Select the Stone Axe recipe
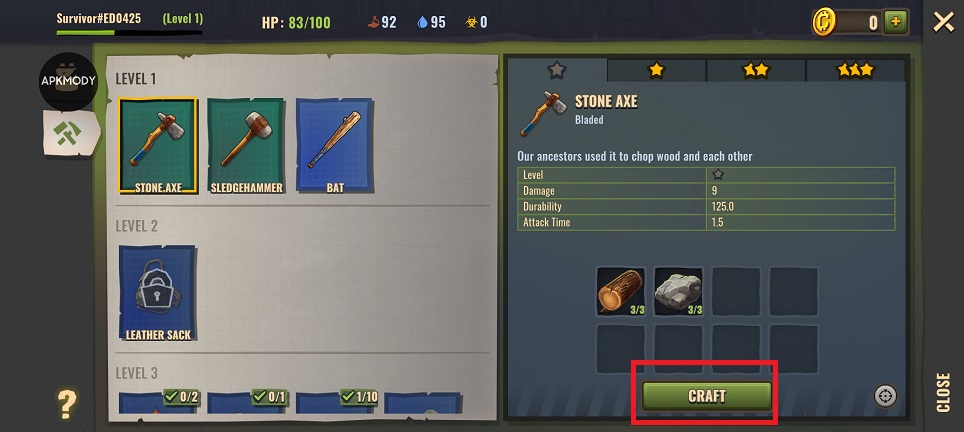 (x=157, y=145)
